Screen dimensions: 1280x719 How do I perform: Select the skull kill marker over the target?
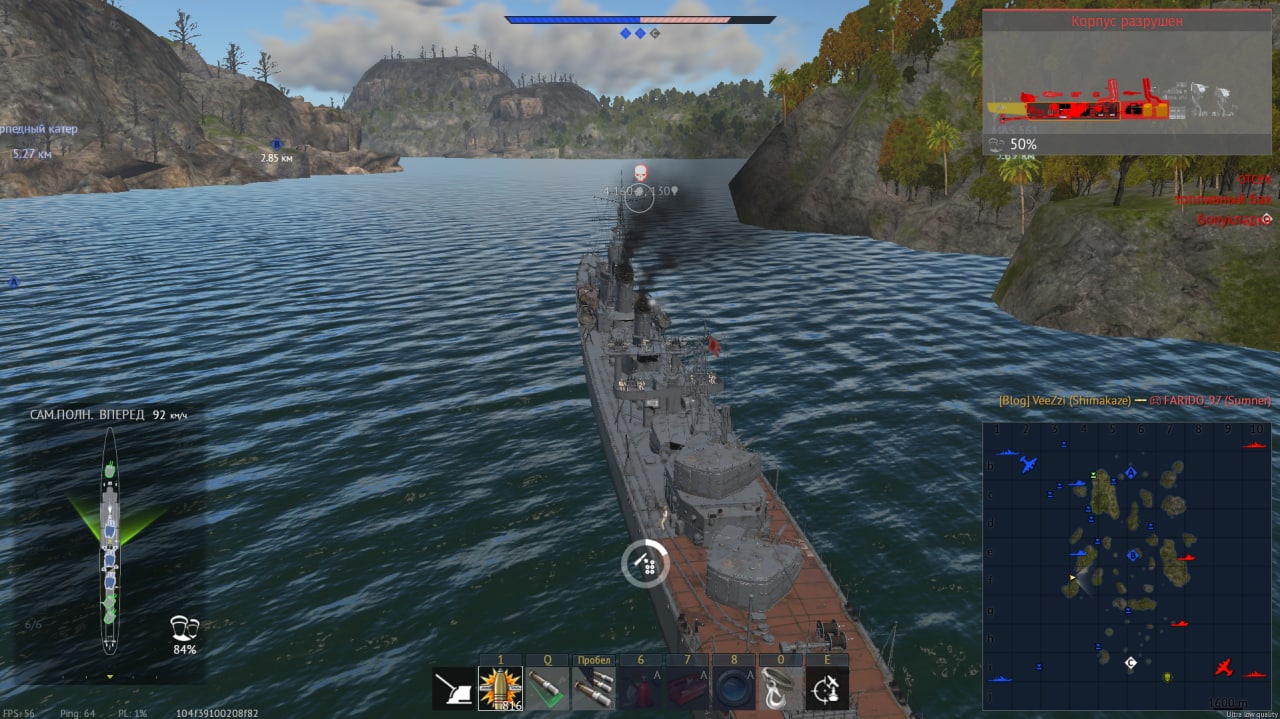point(641,172)
